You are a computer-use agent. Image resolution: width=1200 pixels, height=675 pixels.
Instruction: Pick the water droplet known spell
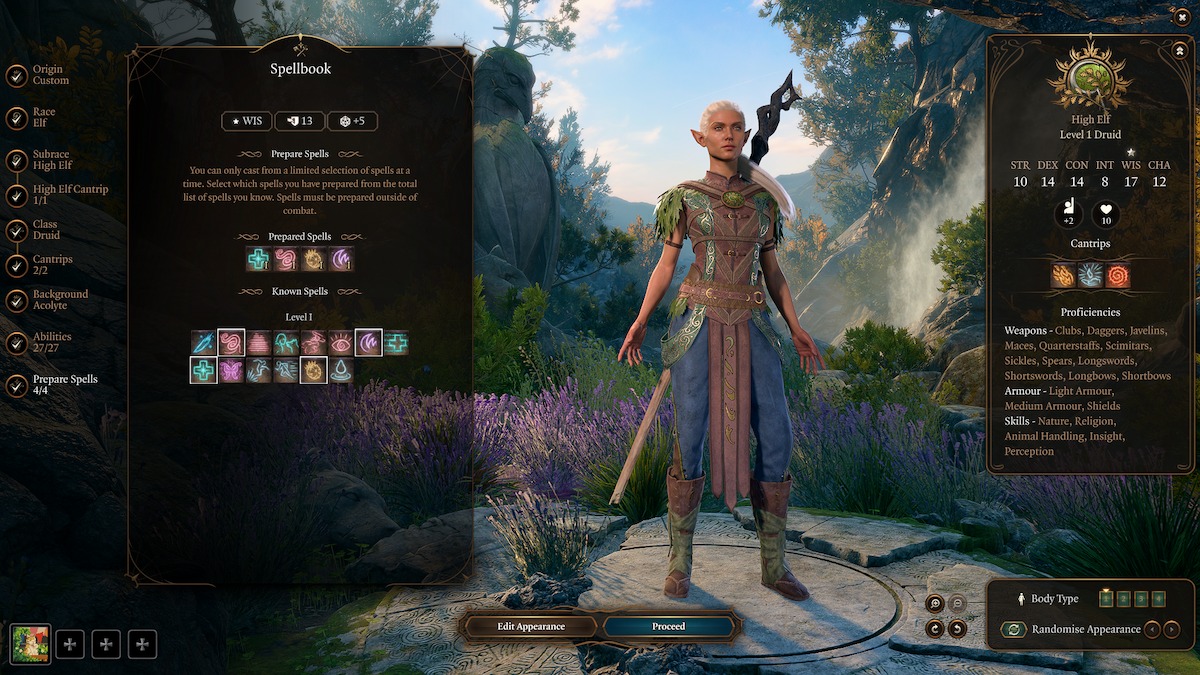pos(341,371)
